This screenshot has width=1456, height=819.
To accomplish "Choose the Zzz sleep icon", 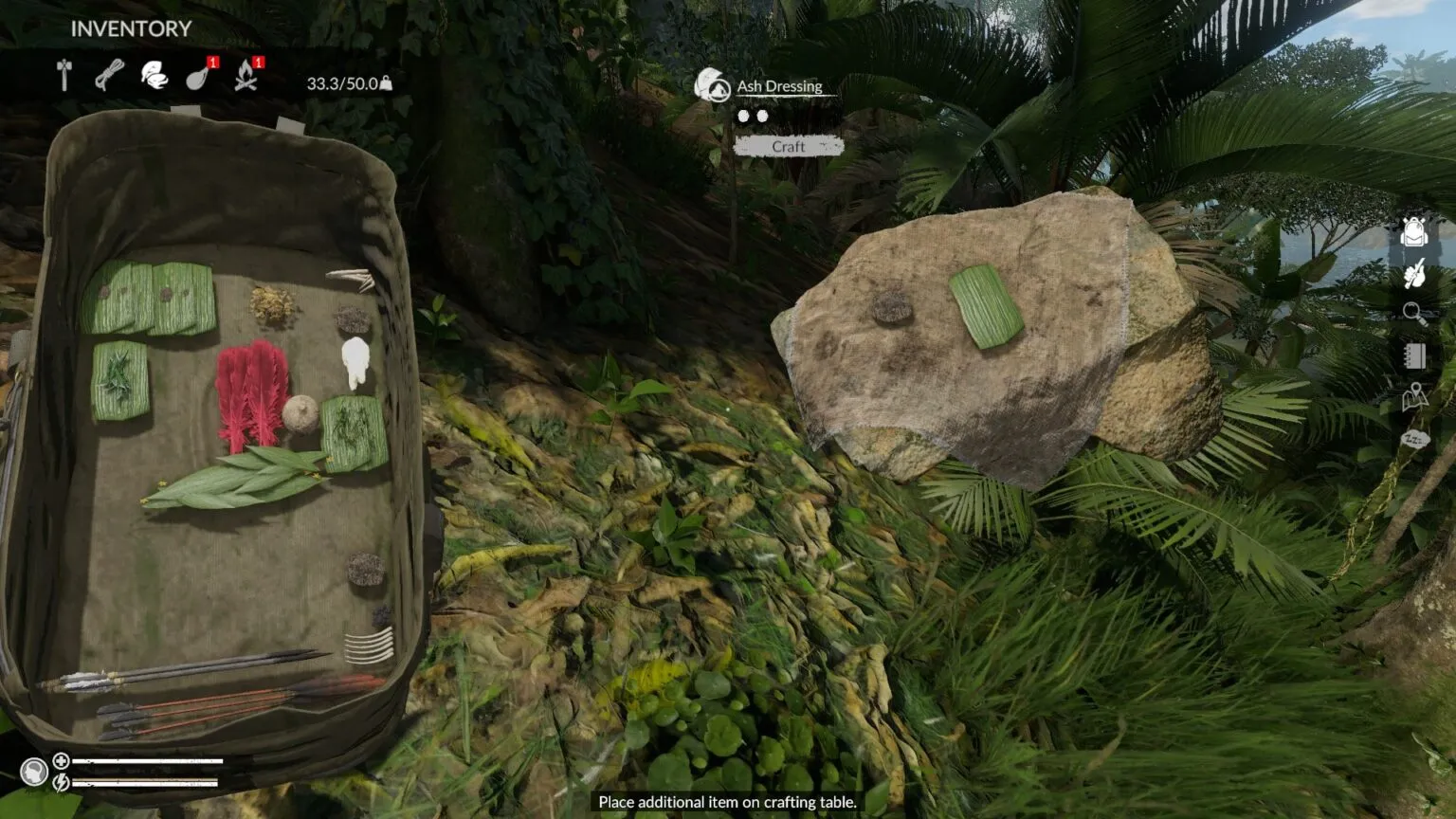I will pos(1414,439).
